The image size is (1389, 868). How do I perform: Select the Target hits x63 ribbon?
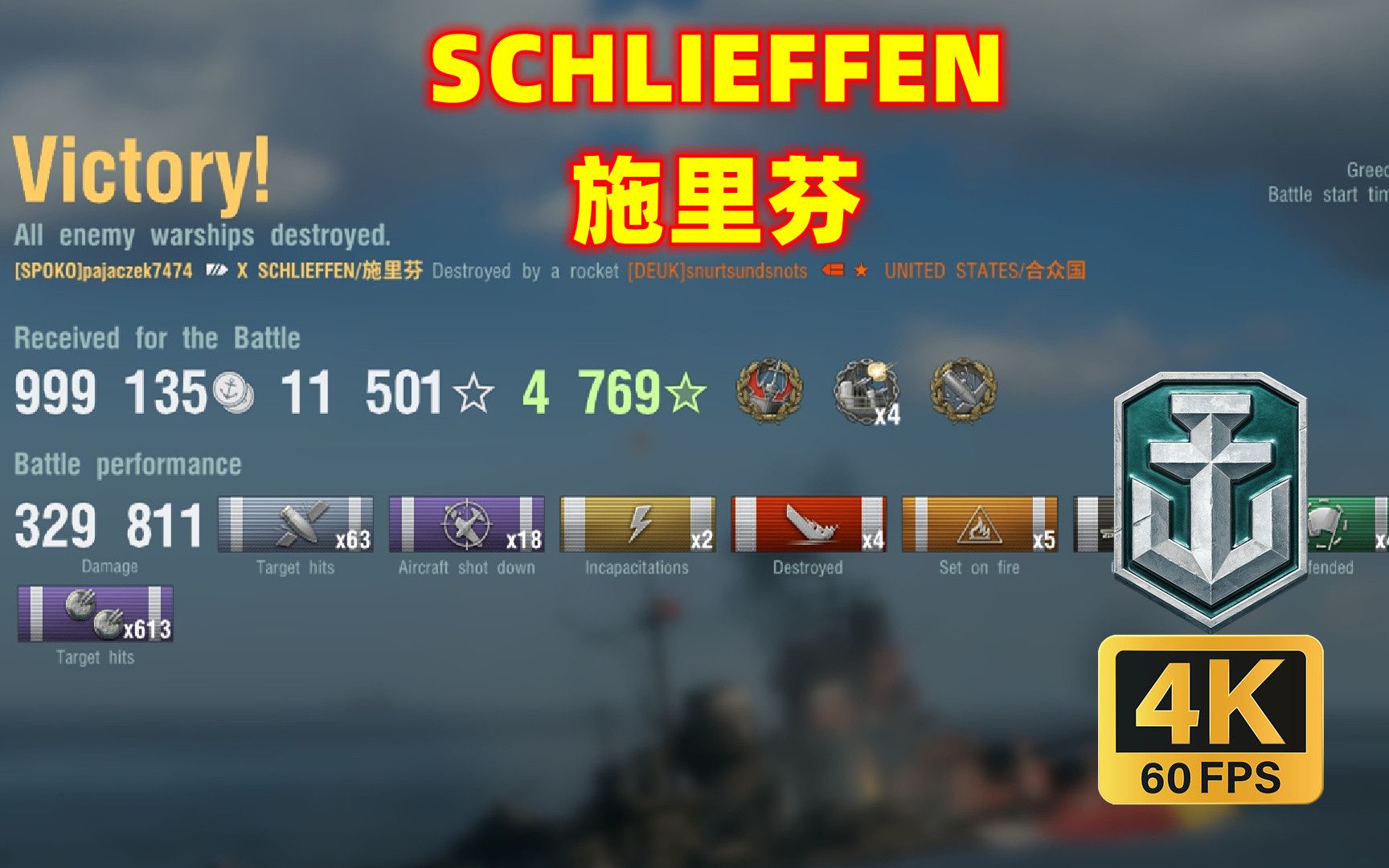point(297,522)
